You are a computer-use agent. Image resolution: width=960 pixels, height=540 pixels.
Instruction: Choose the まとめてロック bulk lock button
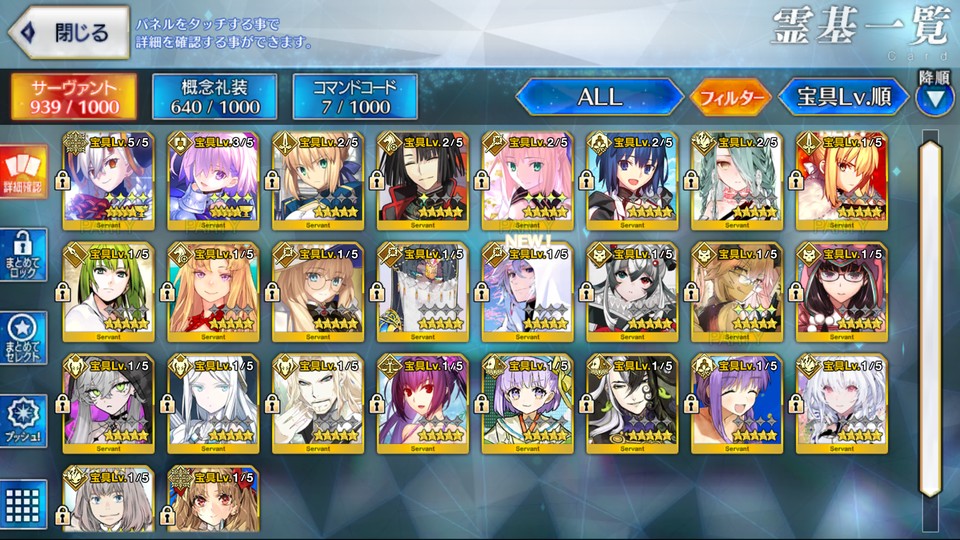pyautogui.click(x=24, y=257)
